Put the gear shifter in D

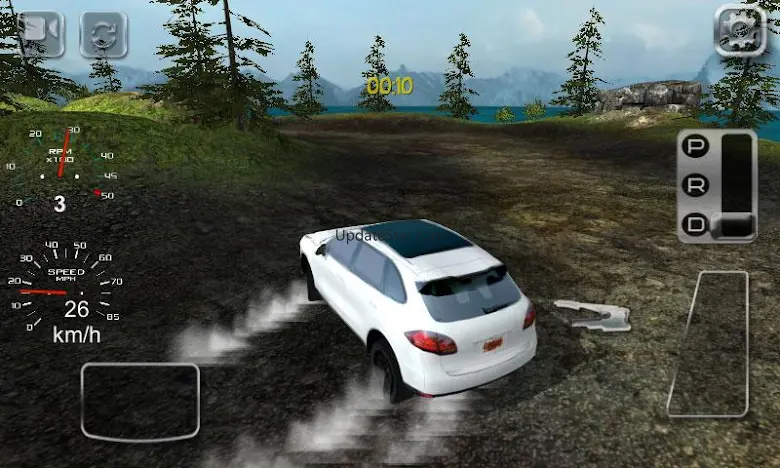coord(694,225)
